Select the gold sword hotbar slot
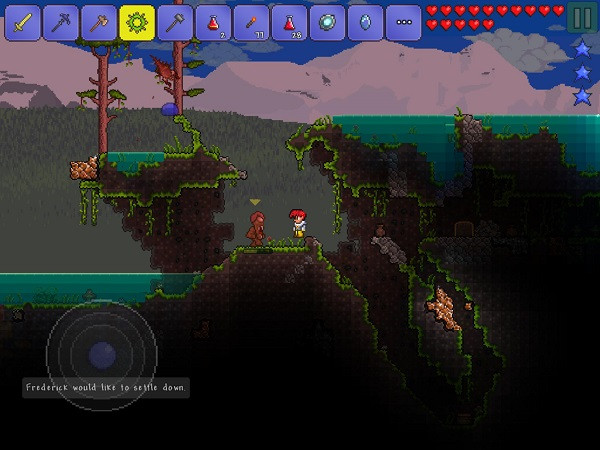The height and width of the screenshot is (450, 600). coord(23,22)
